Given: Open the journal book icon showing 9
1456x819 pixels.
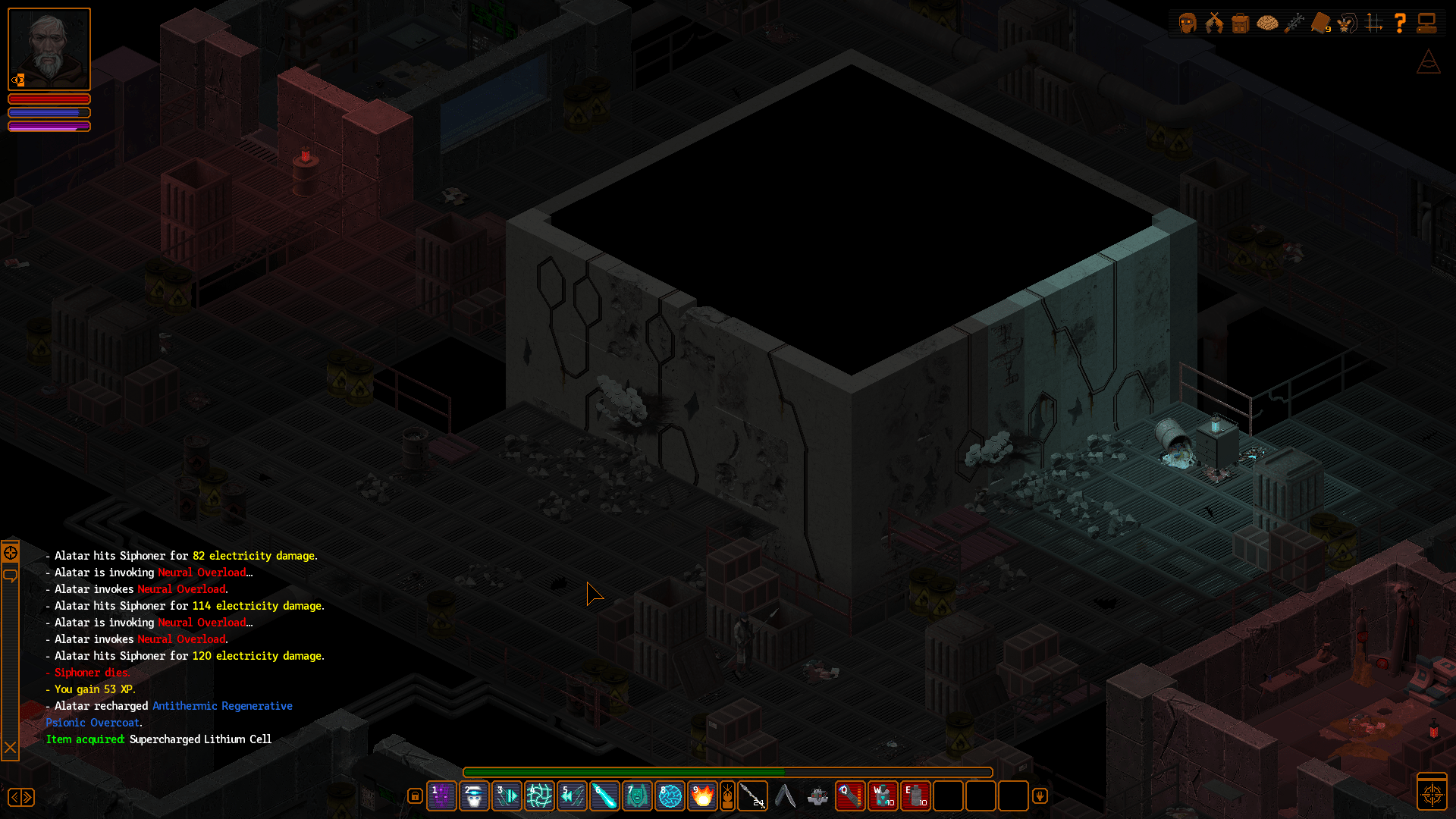Looking at the screenshot, I should pyautogui.click(x=1323, y=23).
